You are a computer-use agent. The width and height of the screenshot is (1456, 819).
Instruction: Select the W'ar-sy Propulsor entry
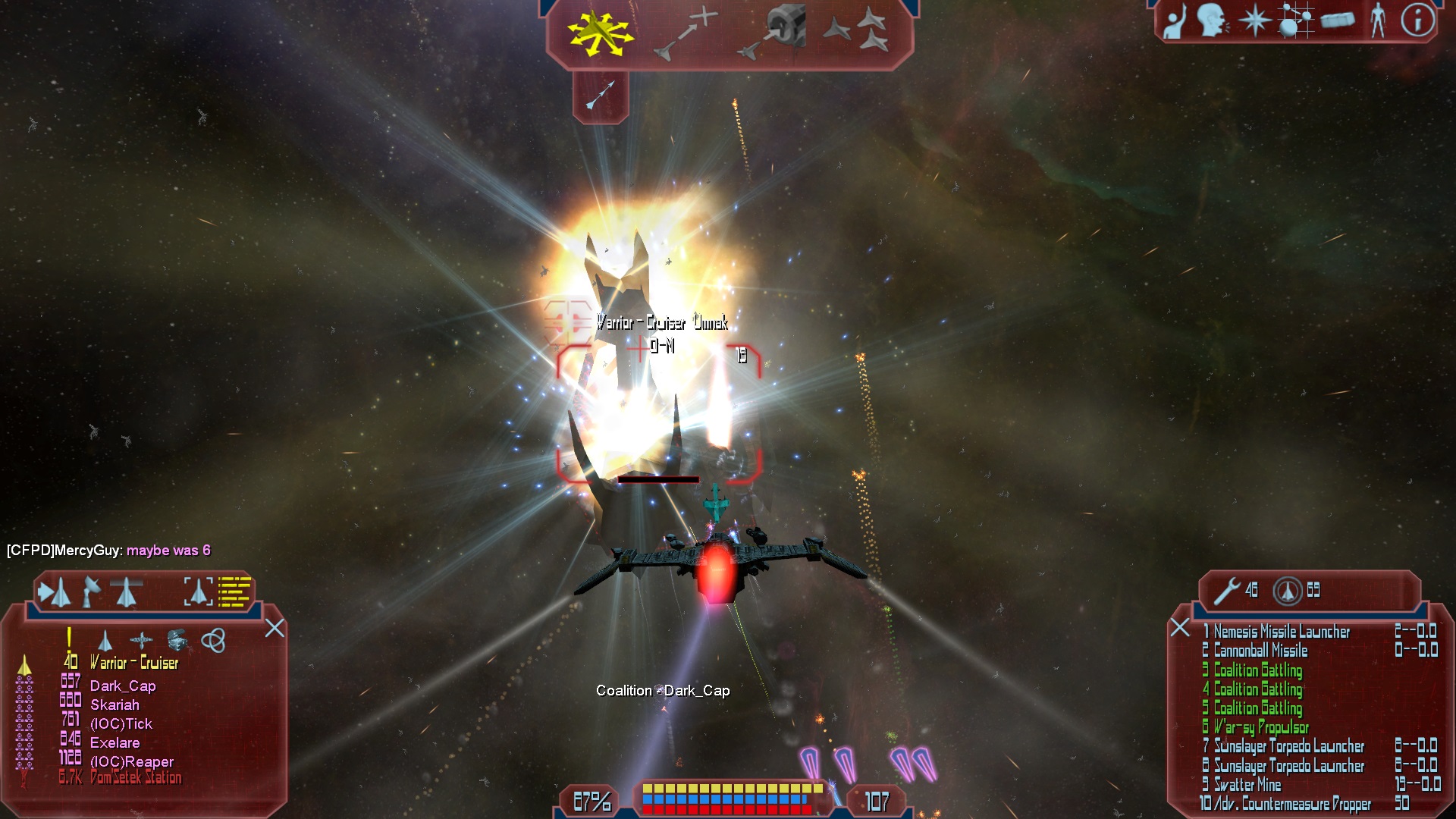(1261, 727)
